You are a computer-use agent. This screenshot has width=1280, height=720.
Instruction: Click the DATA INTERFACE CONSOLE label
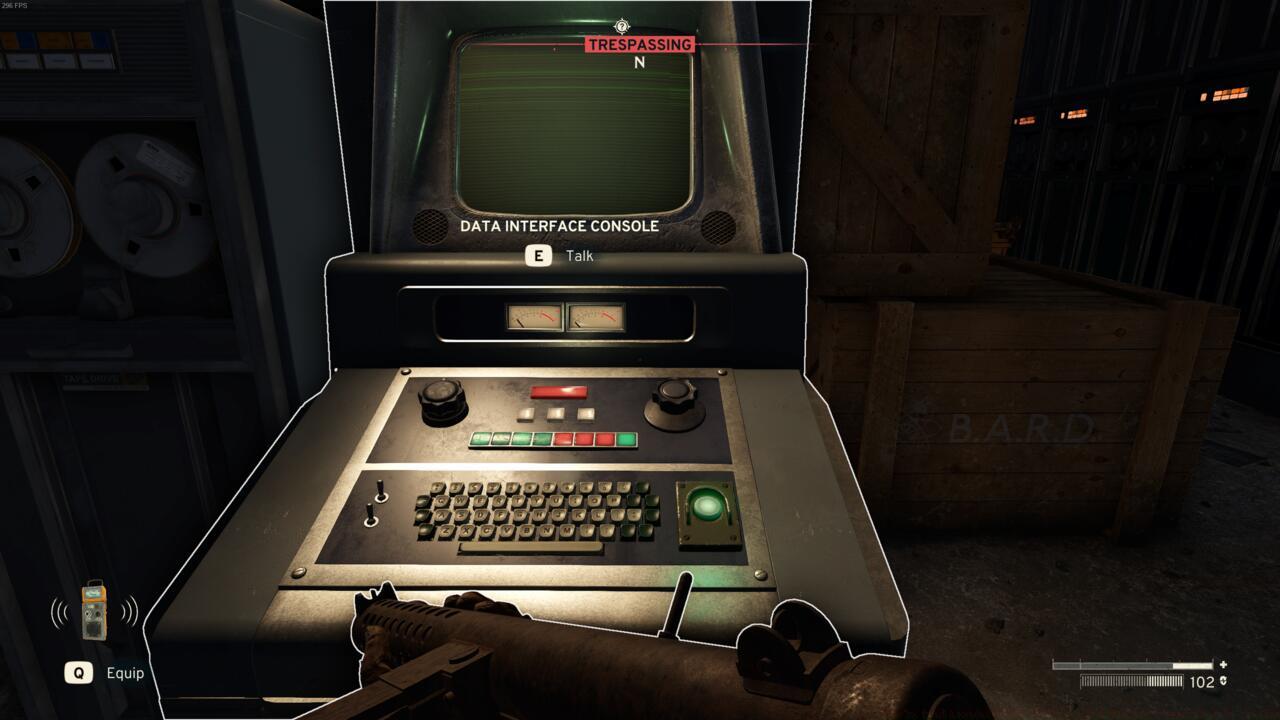[558, 226]
